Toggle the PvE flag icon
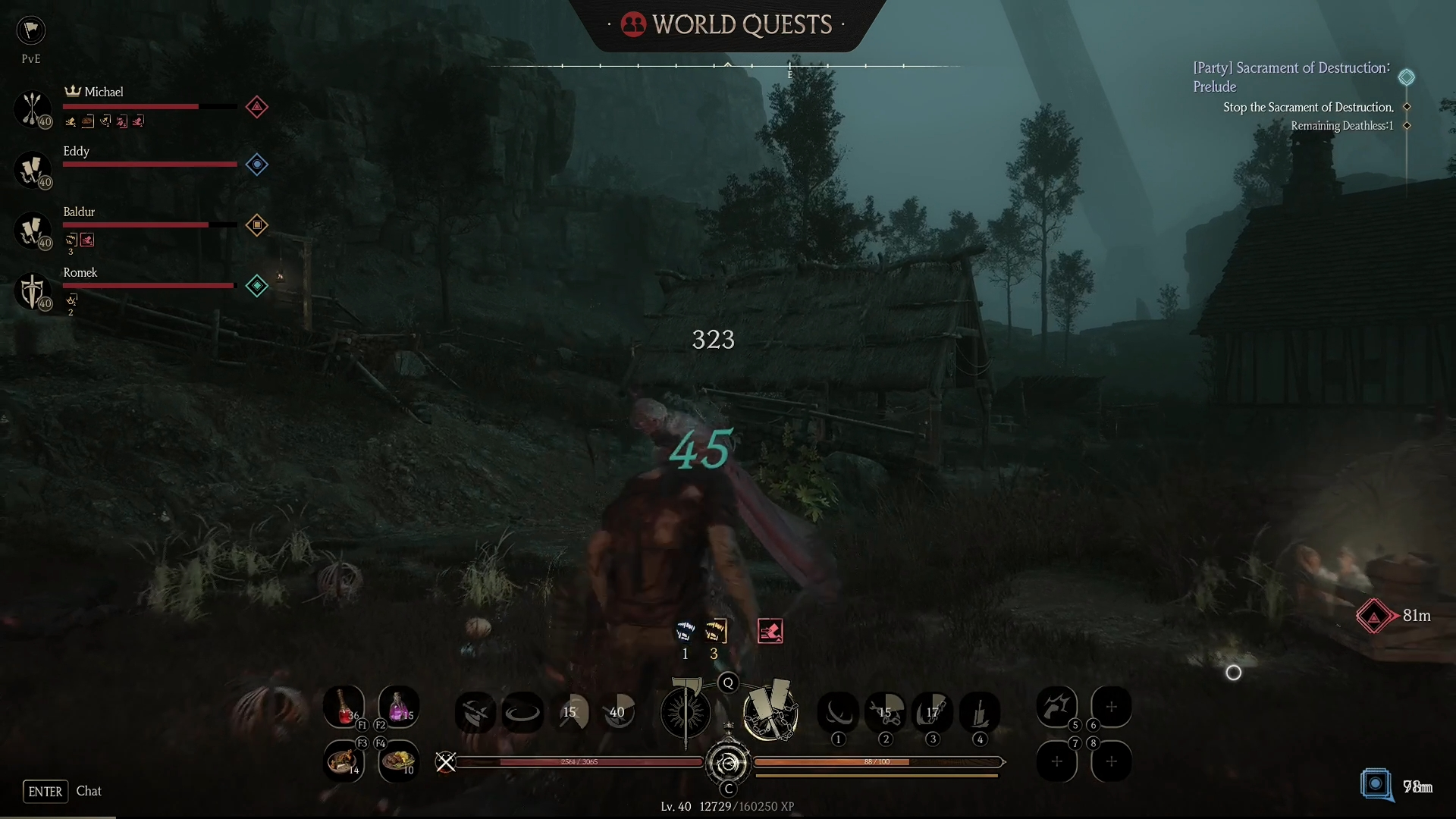Image resolution: width=1456 pixels, height=819 pixels. (x=31, y=30)
